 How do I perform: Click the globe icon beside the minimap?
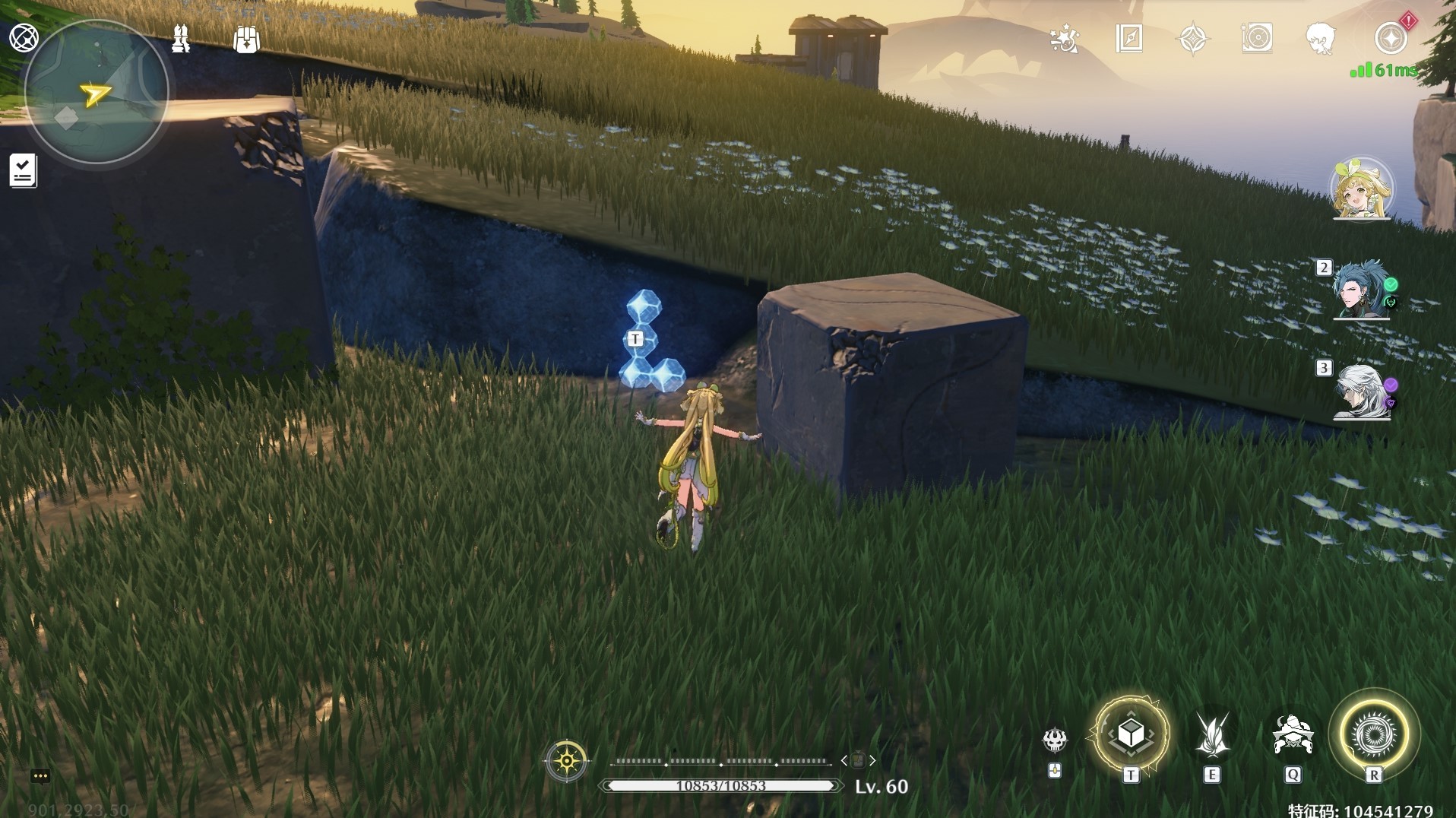(x=24, y=37)
